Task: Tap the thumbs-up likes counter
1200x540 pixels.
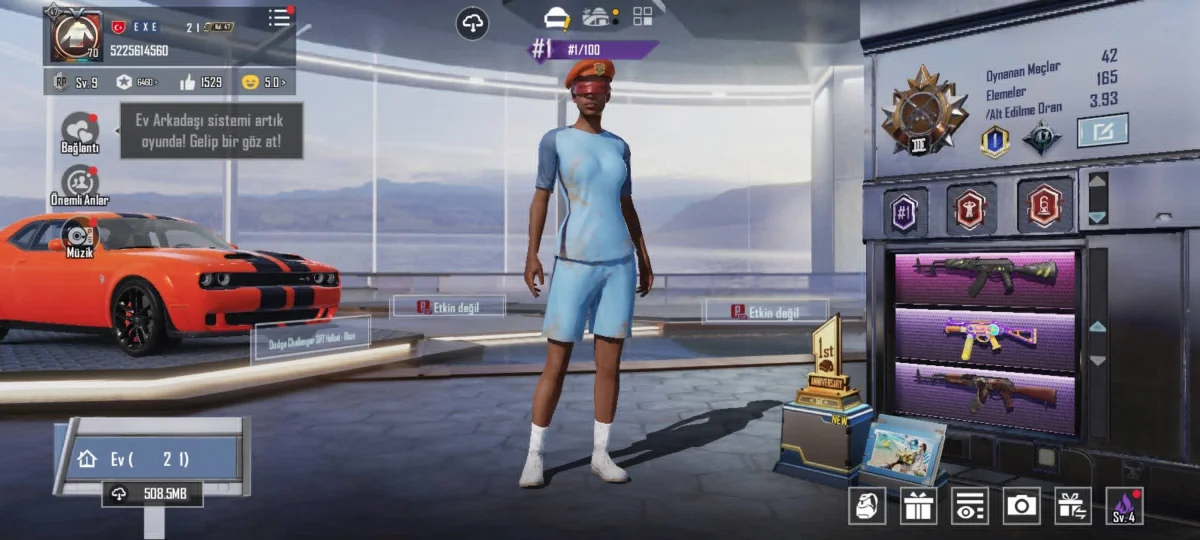Action: 200,82
